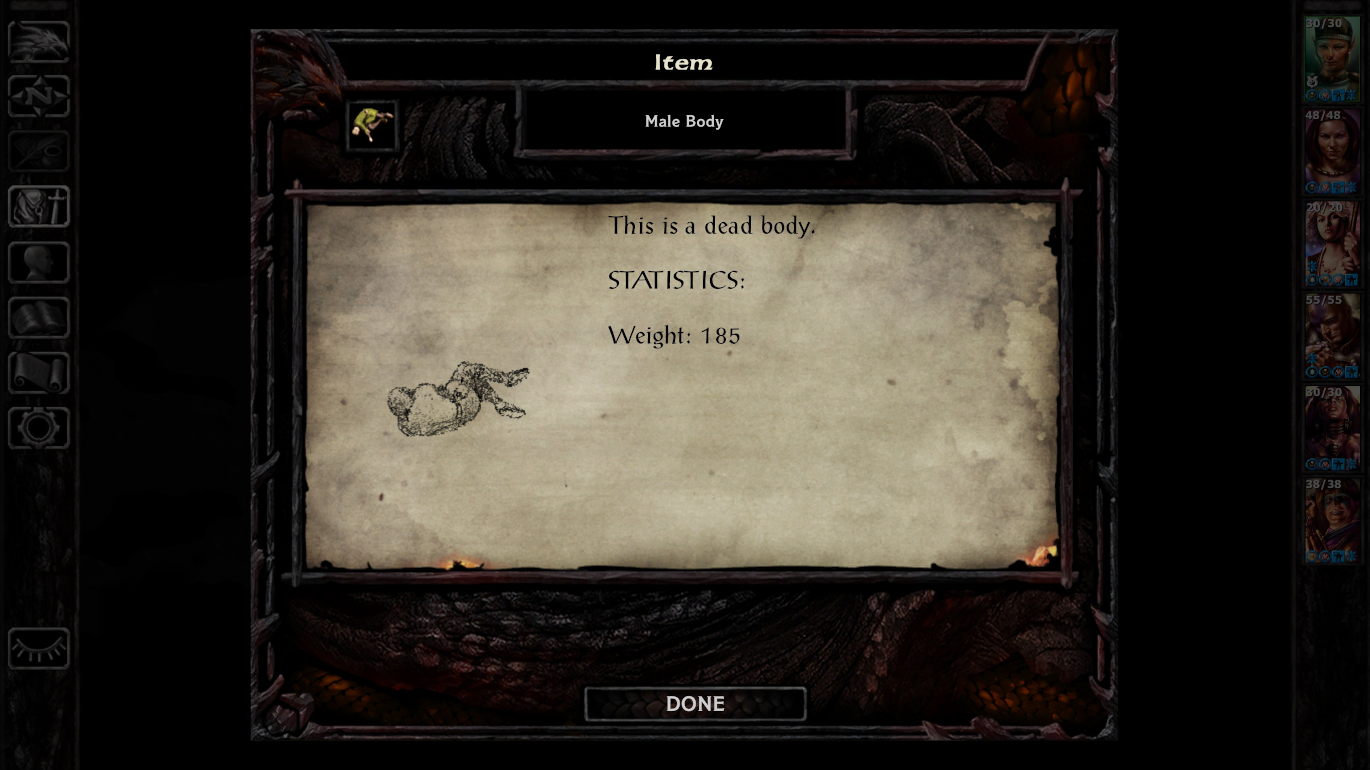
Task: Select the portrait with 20/20 hit points
Action: coord(1331,244)
